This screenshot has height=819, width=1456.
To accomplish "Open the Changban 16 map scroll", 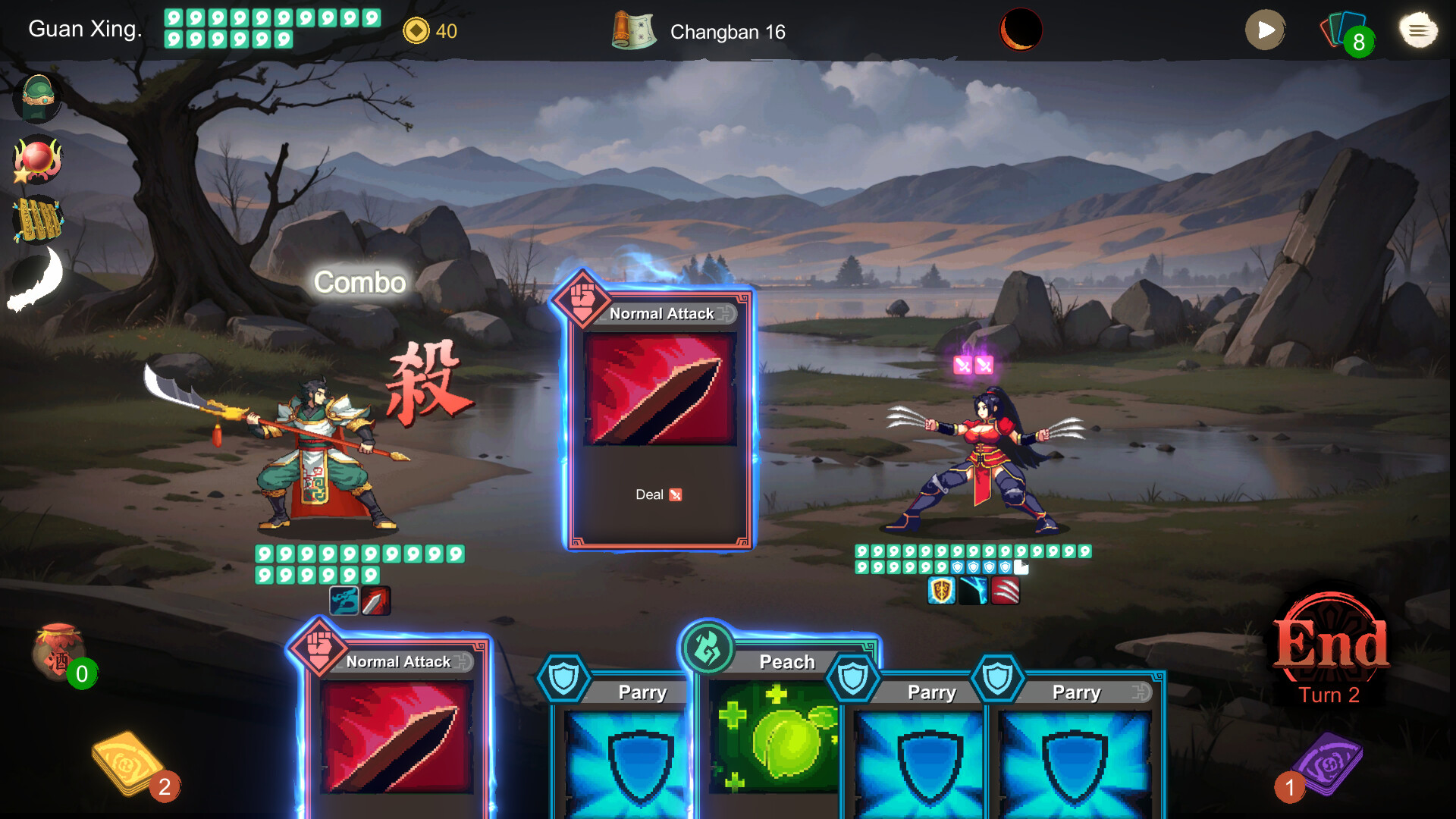I will (634, 32).
